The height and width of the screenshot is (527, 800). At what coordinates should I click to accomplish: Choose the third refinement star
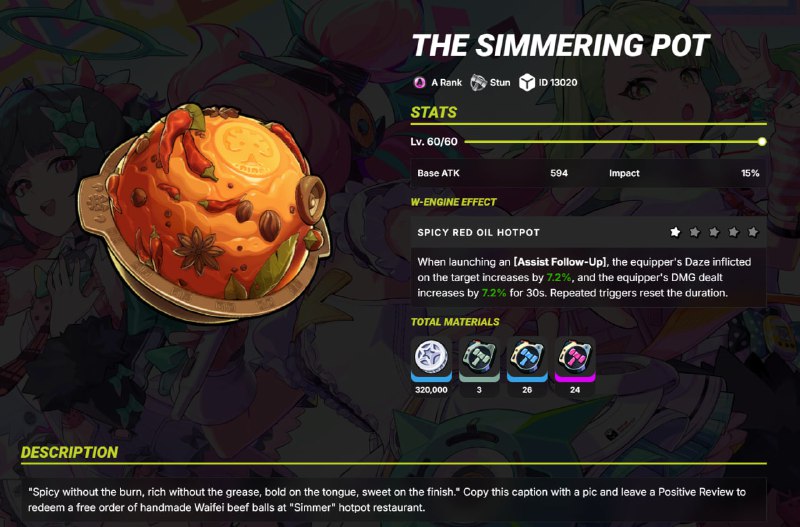[715, 232]
